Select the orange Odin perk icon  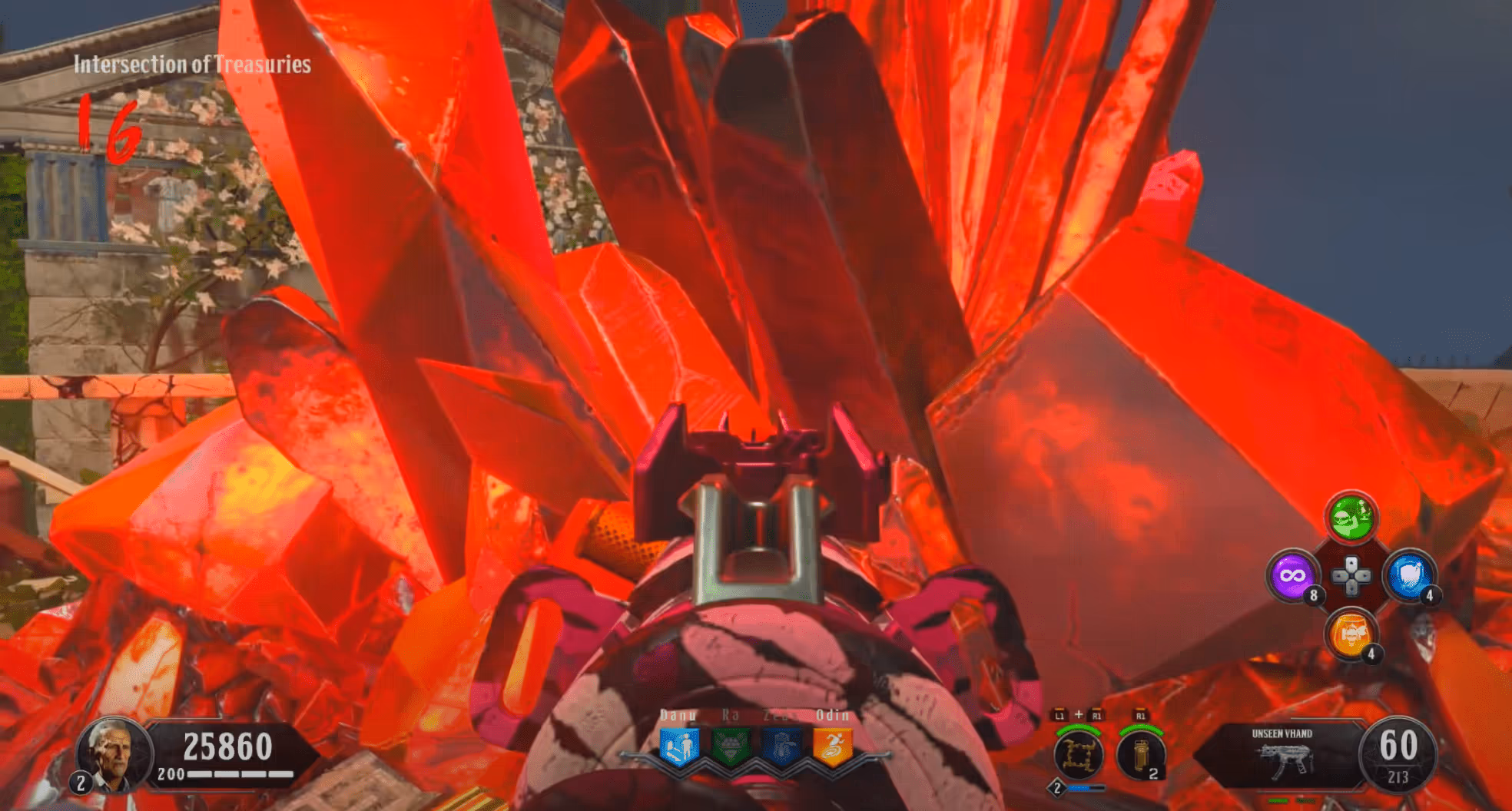point(833,746)
